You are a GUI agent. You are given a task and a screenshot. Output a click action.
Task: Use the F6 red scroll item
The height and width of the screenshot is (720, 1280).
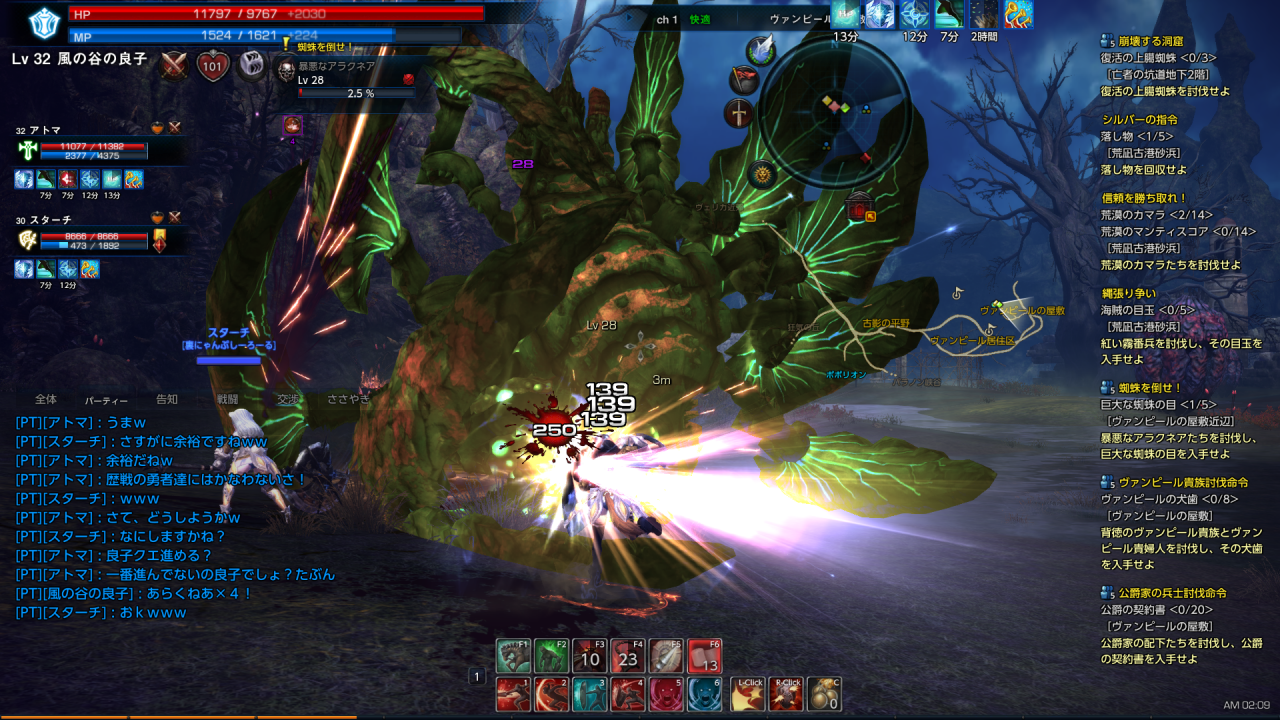pyautogui.click(x=705, y=656)
